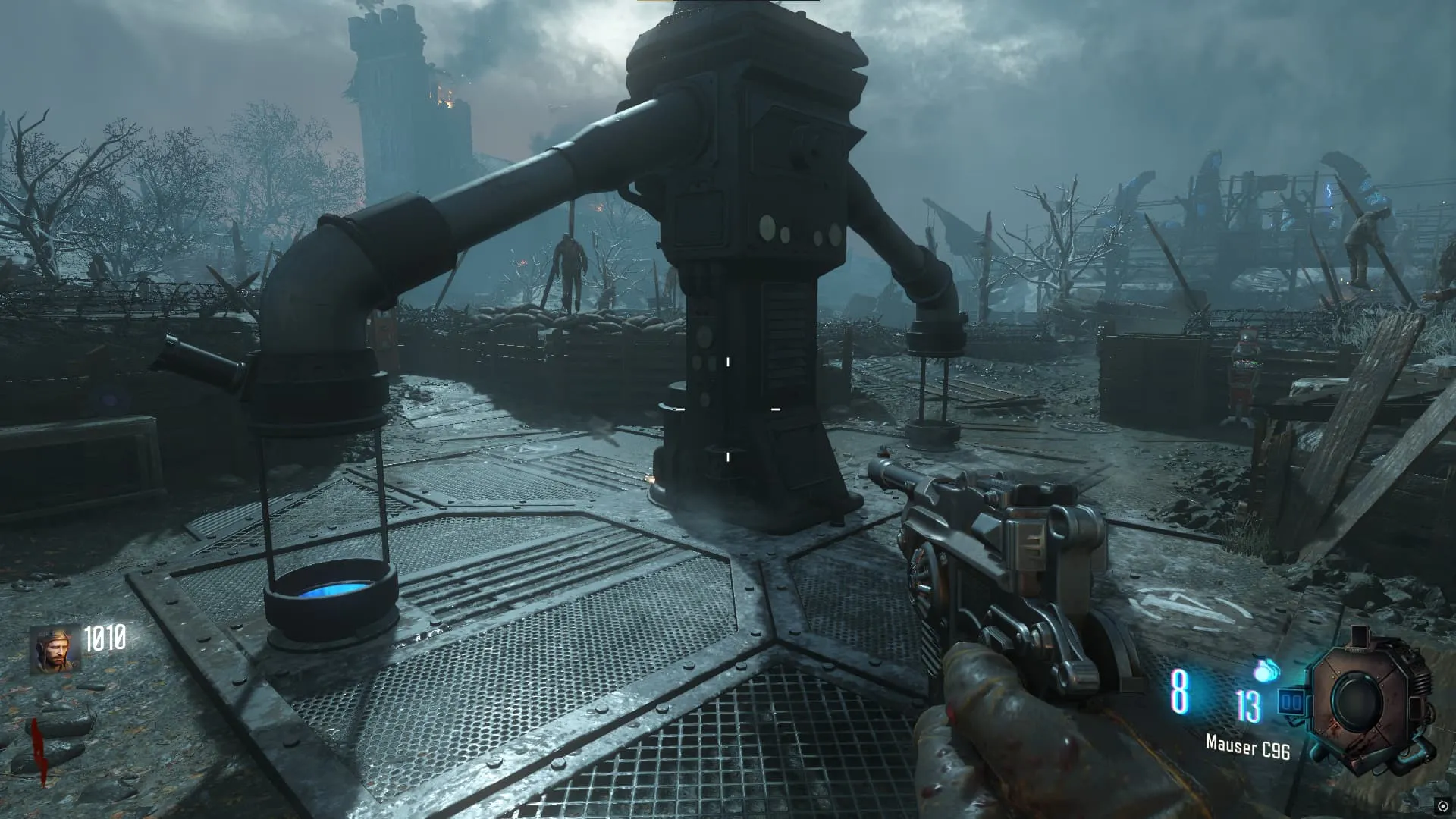
Task: Select the blue grenade icon
Action: coord(1266,670)
